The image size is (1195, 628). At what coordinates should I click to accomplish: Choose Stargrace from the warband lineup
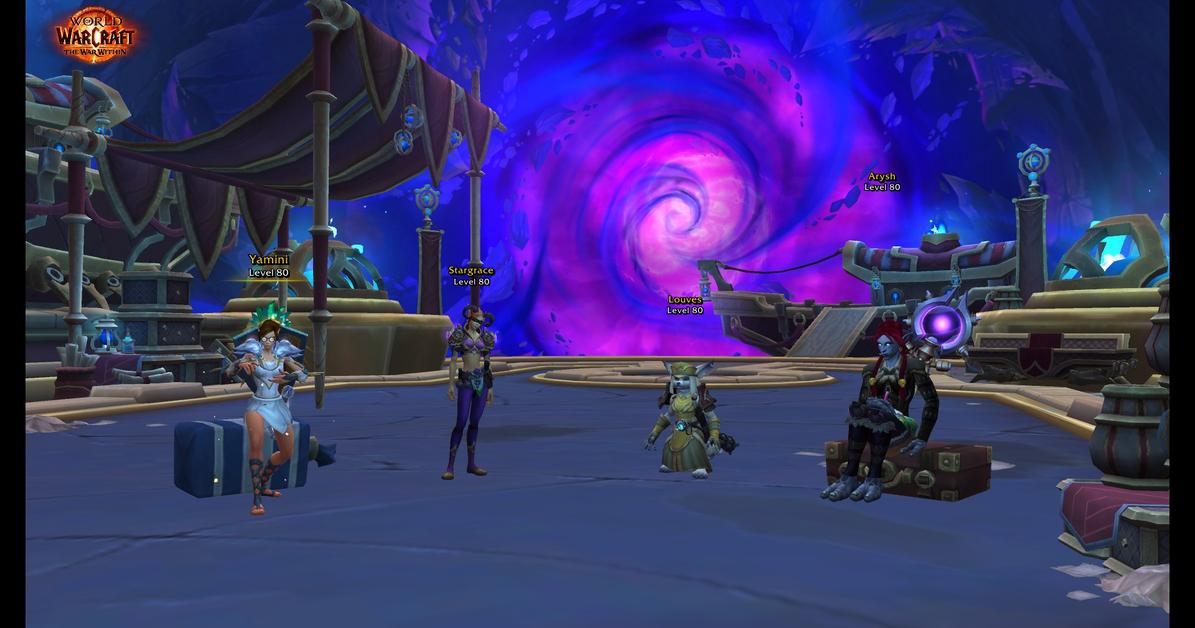[x=468, y=393]
